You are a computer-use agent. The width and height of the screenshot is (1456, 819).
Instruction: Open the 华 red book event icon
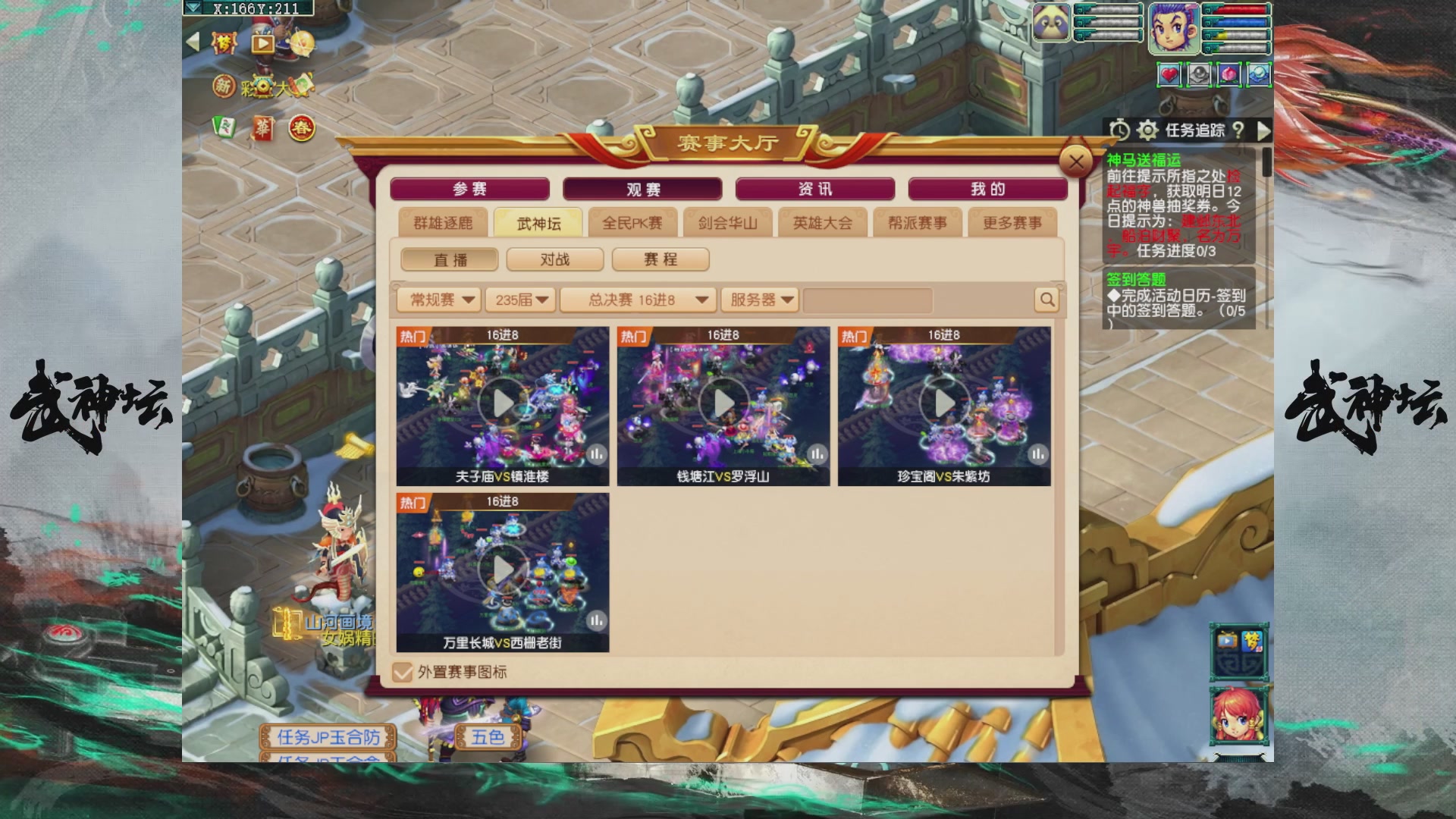pos(264,129)
